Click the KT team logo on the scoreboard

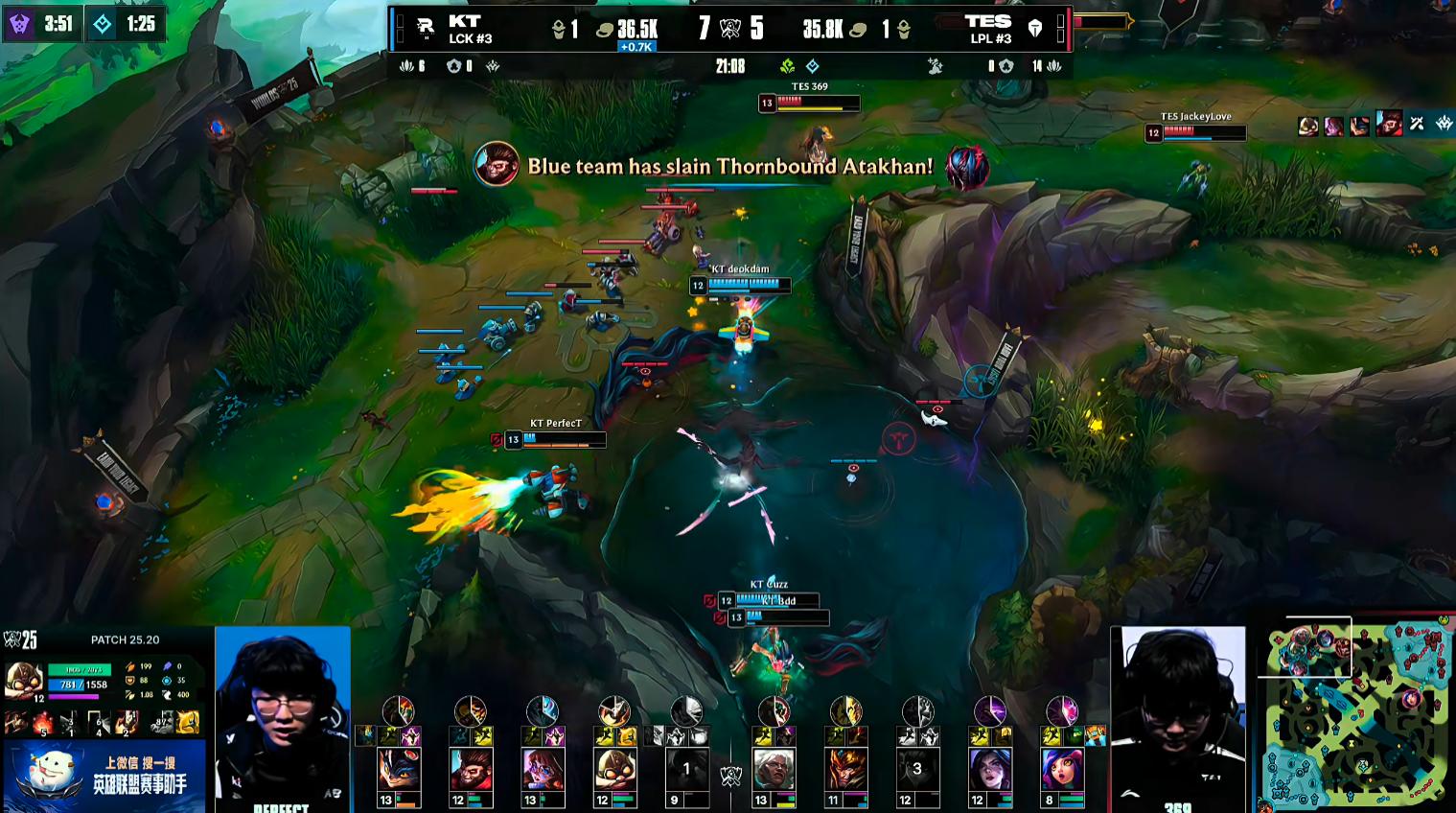click(425, 29)
